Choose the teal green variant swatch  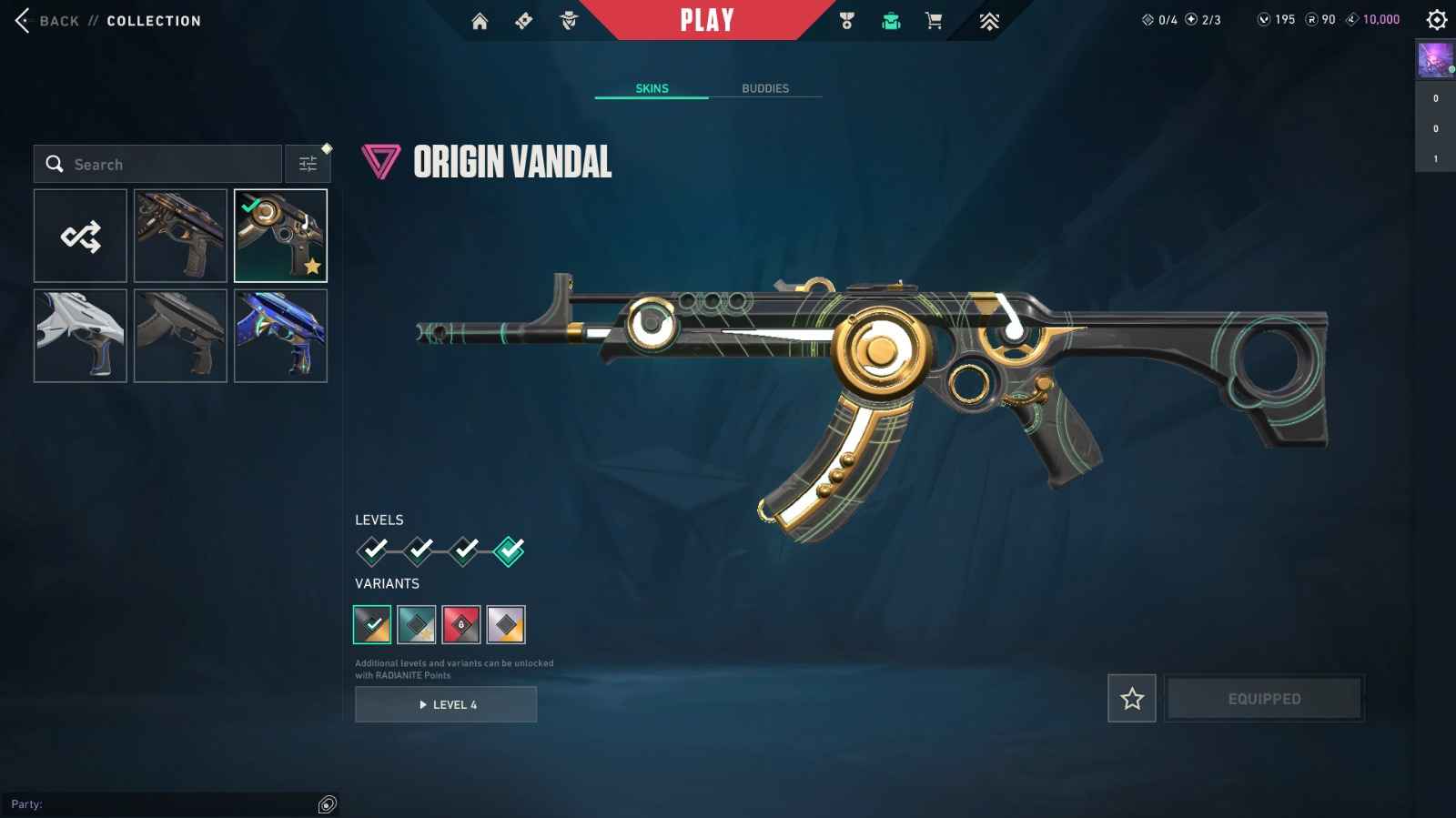click(417, 625)
